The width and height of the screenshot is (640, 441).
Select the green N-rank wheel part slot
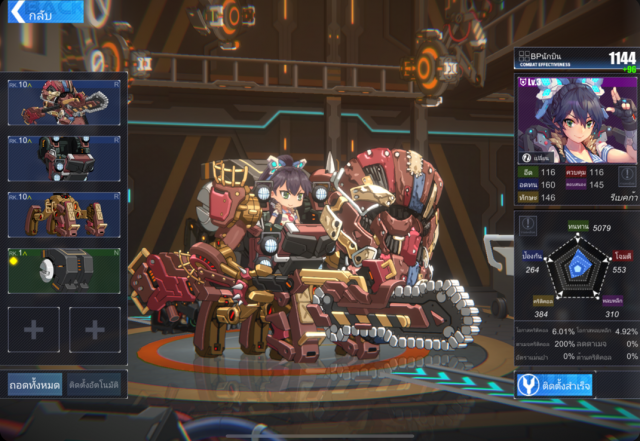pos(64,270)
